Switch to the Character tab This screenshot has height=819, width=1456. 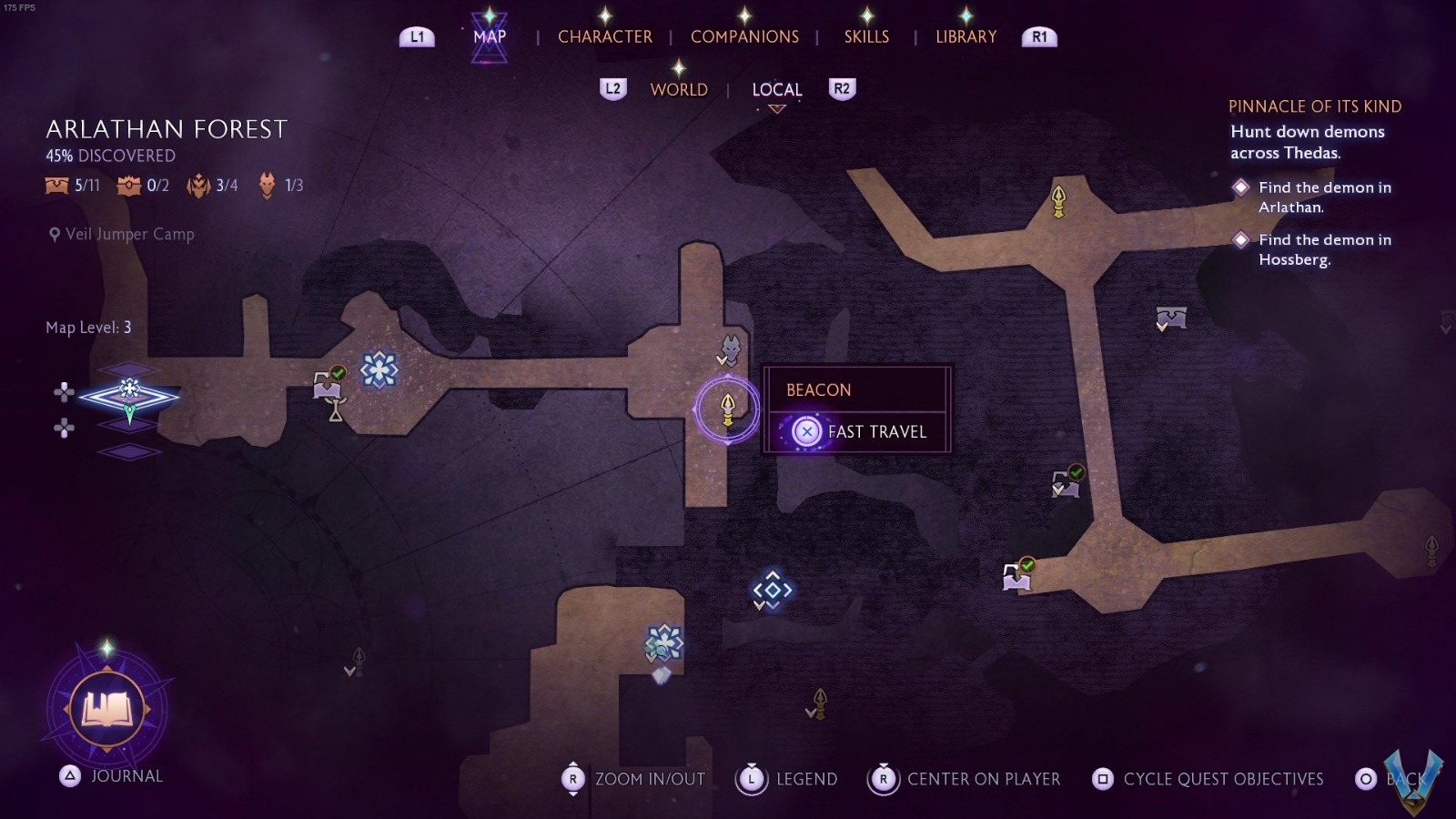(x=604, y=37)
